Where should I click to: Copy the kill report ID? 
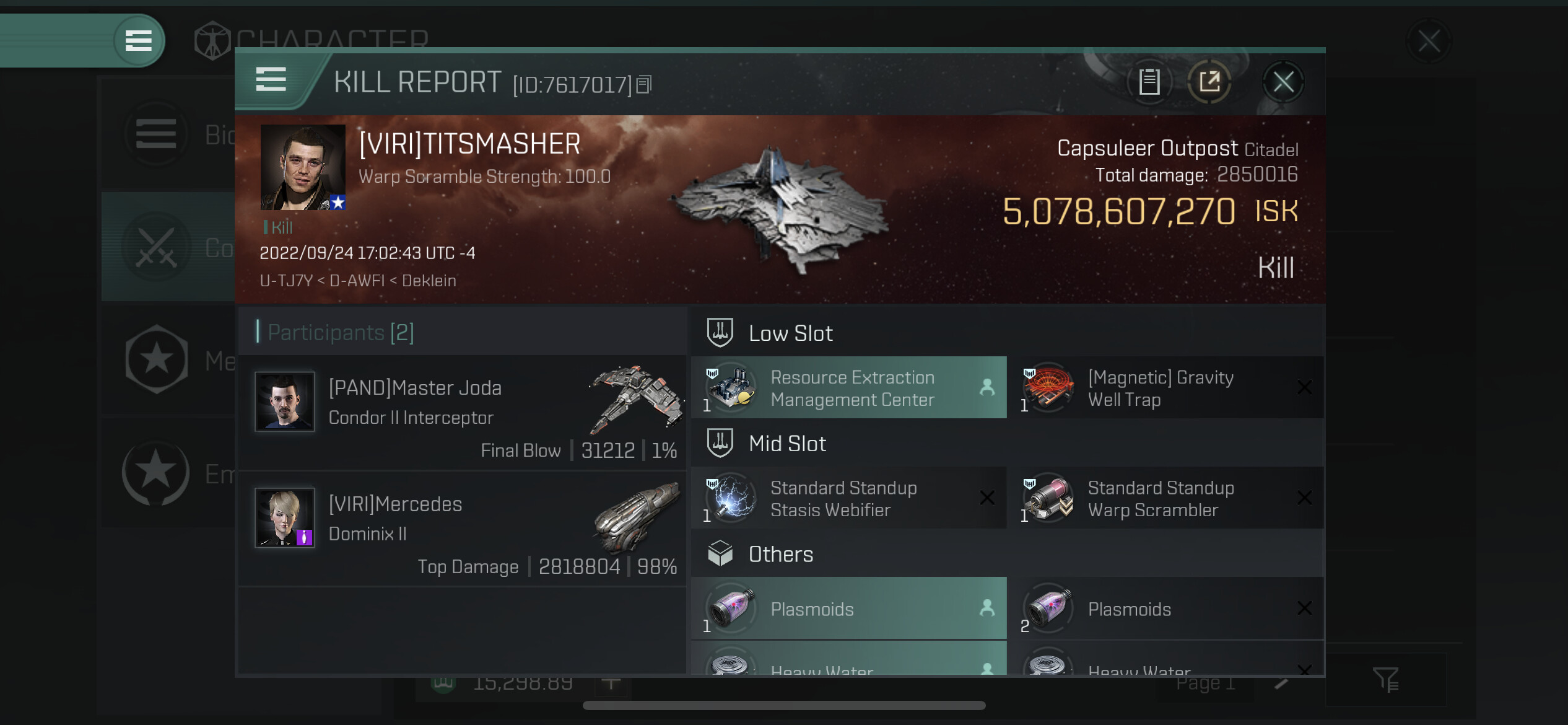(644, 84)
